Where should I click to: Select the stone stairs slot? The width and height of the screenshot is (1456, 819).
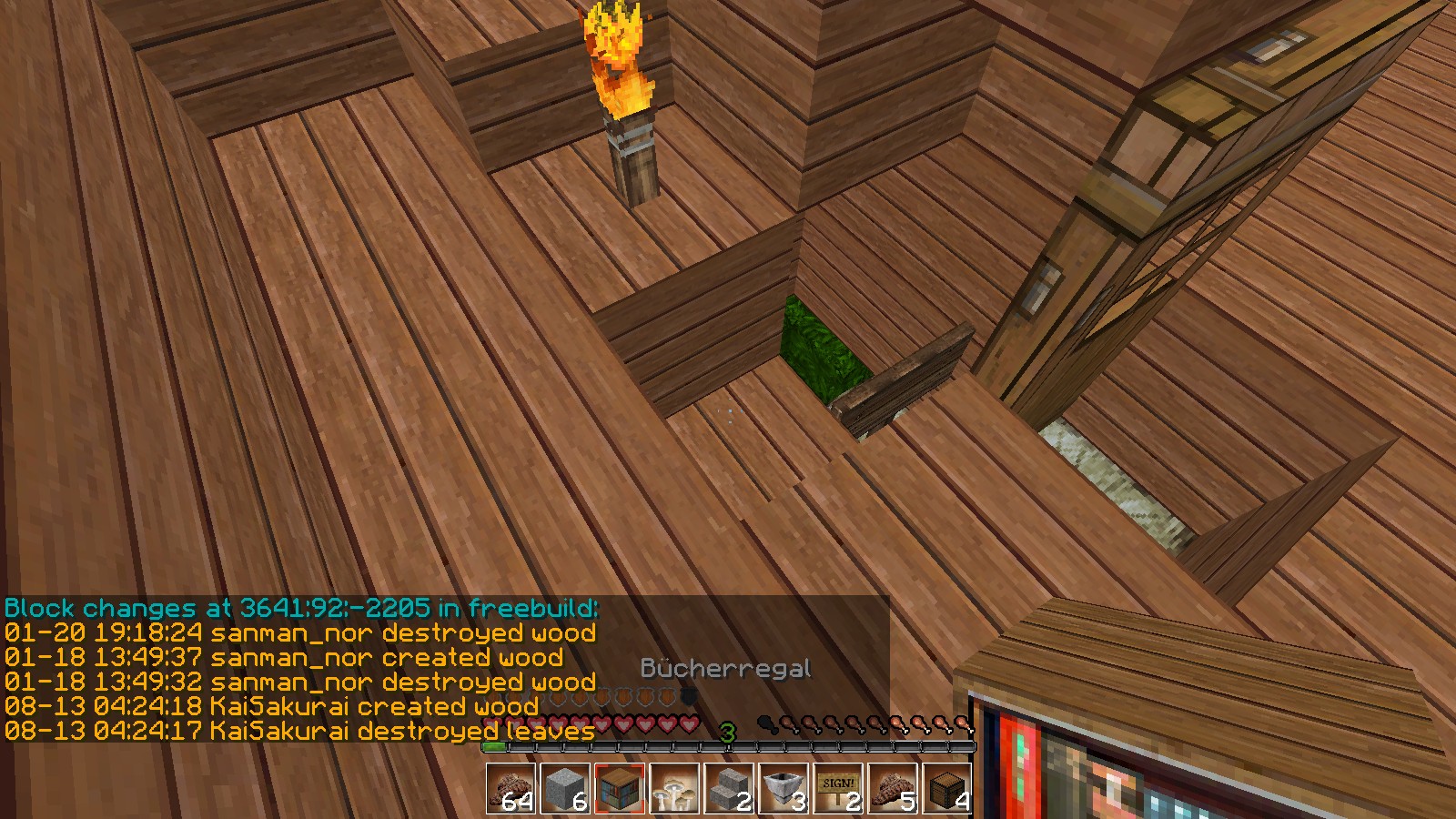click(729, 787)
